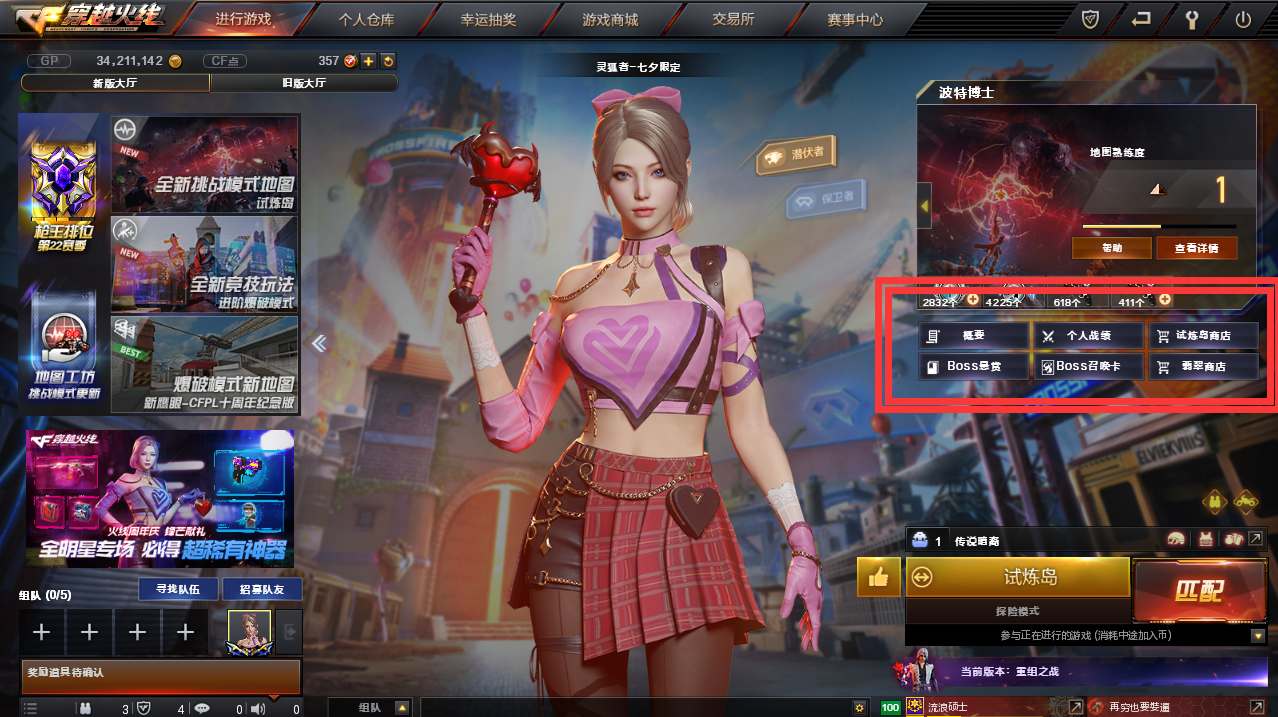Open the 交易所 tab
The image size is (1278, 717).
tap(733, 19)
